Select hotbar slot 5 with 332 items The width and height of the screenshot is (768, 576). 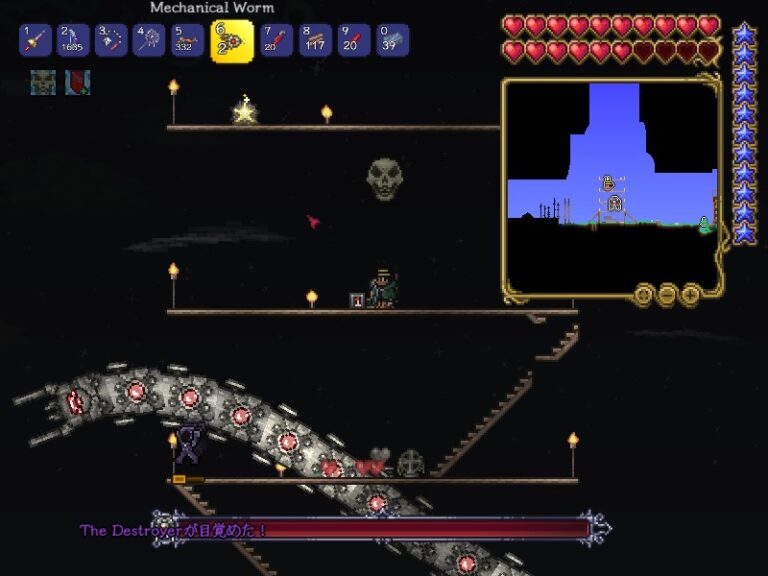coord(187,40)
